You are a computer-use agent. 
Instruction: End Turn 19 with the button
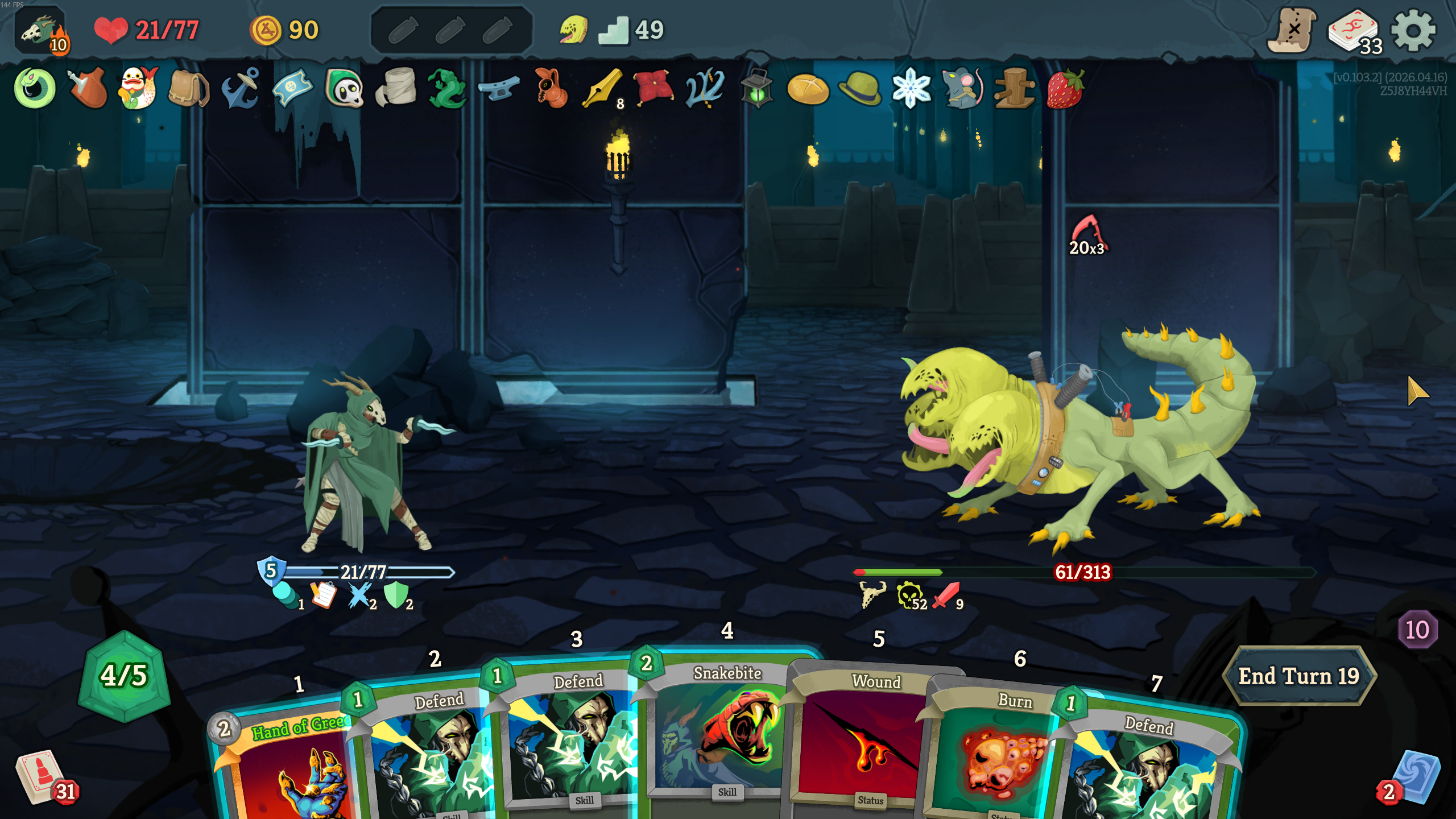click(x=1298, y=676)
